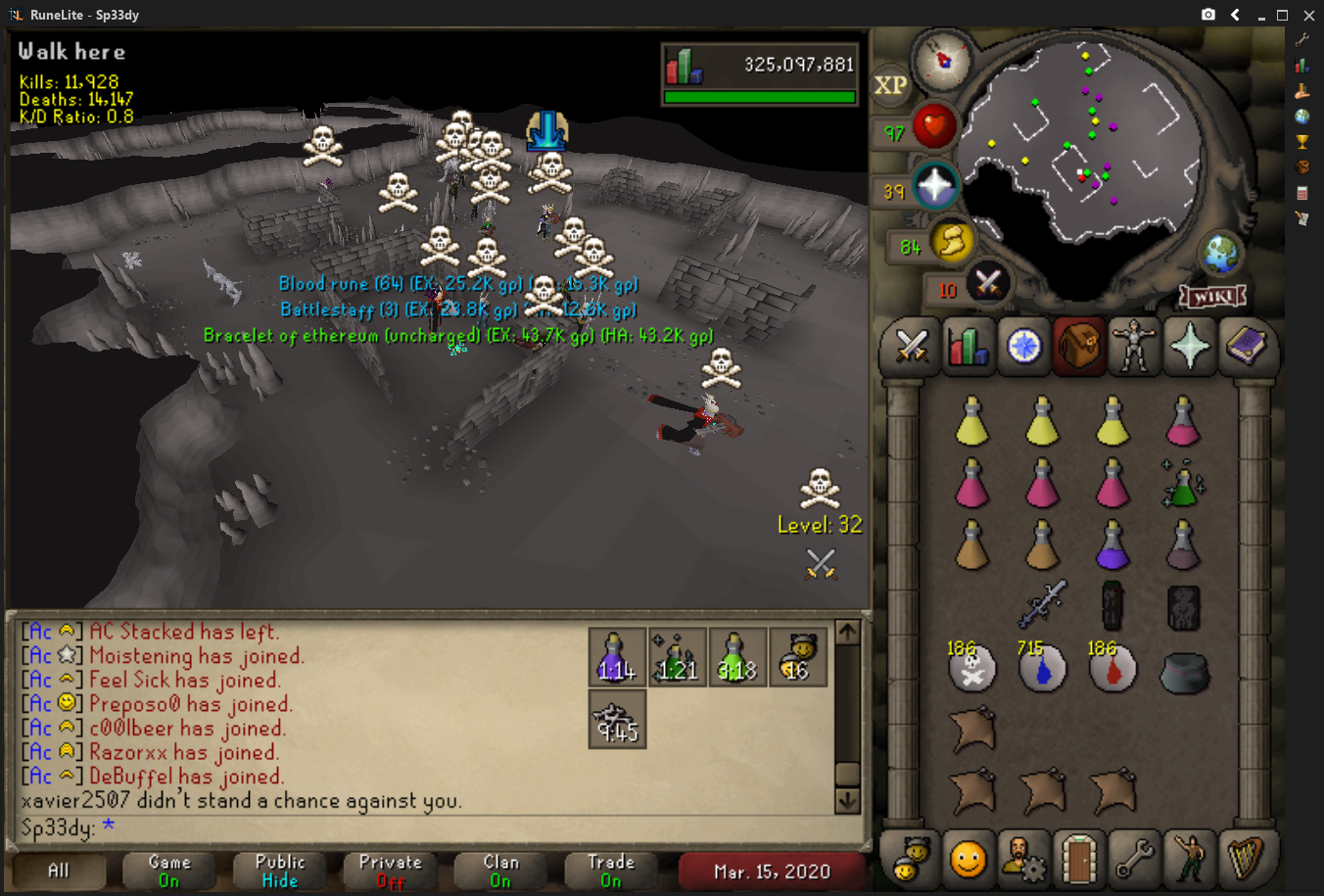Switch to the Combat Options tab
Image resolution: width=1324 pixels, height=896 pixels.
(x=911, y=347)
